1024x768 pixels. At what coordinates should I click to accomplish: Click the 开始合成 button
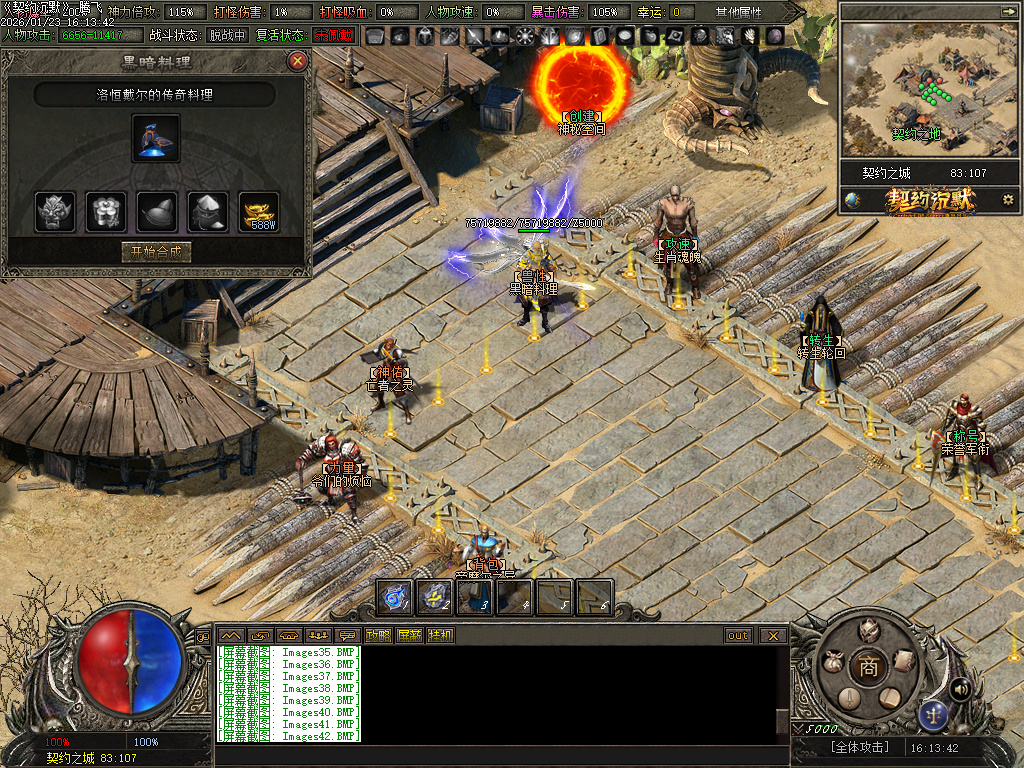point(156,251)
